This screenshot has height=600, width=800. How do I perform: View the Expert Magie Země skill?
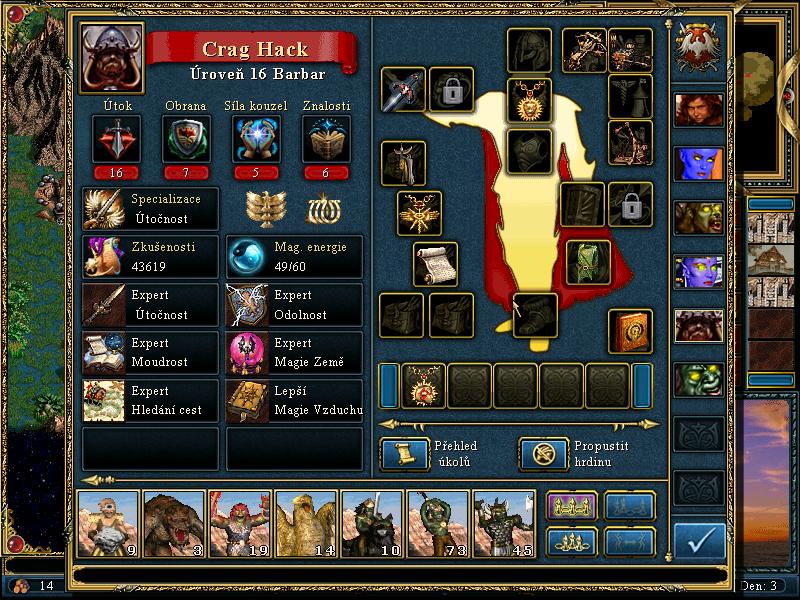(x=295, y=353)
